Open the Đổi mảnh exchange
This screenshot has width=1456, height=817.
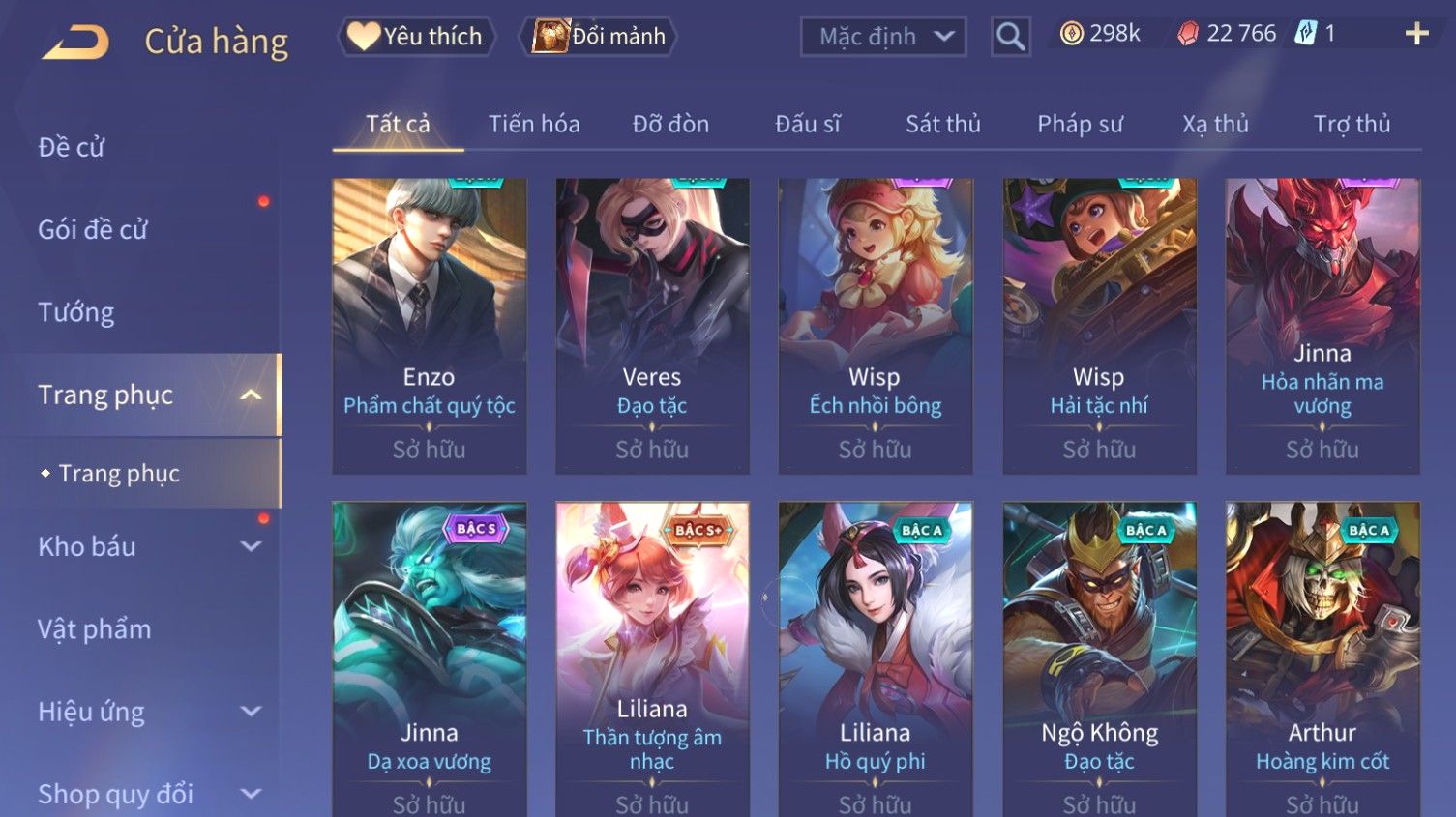click(599, 37)
